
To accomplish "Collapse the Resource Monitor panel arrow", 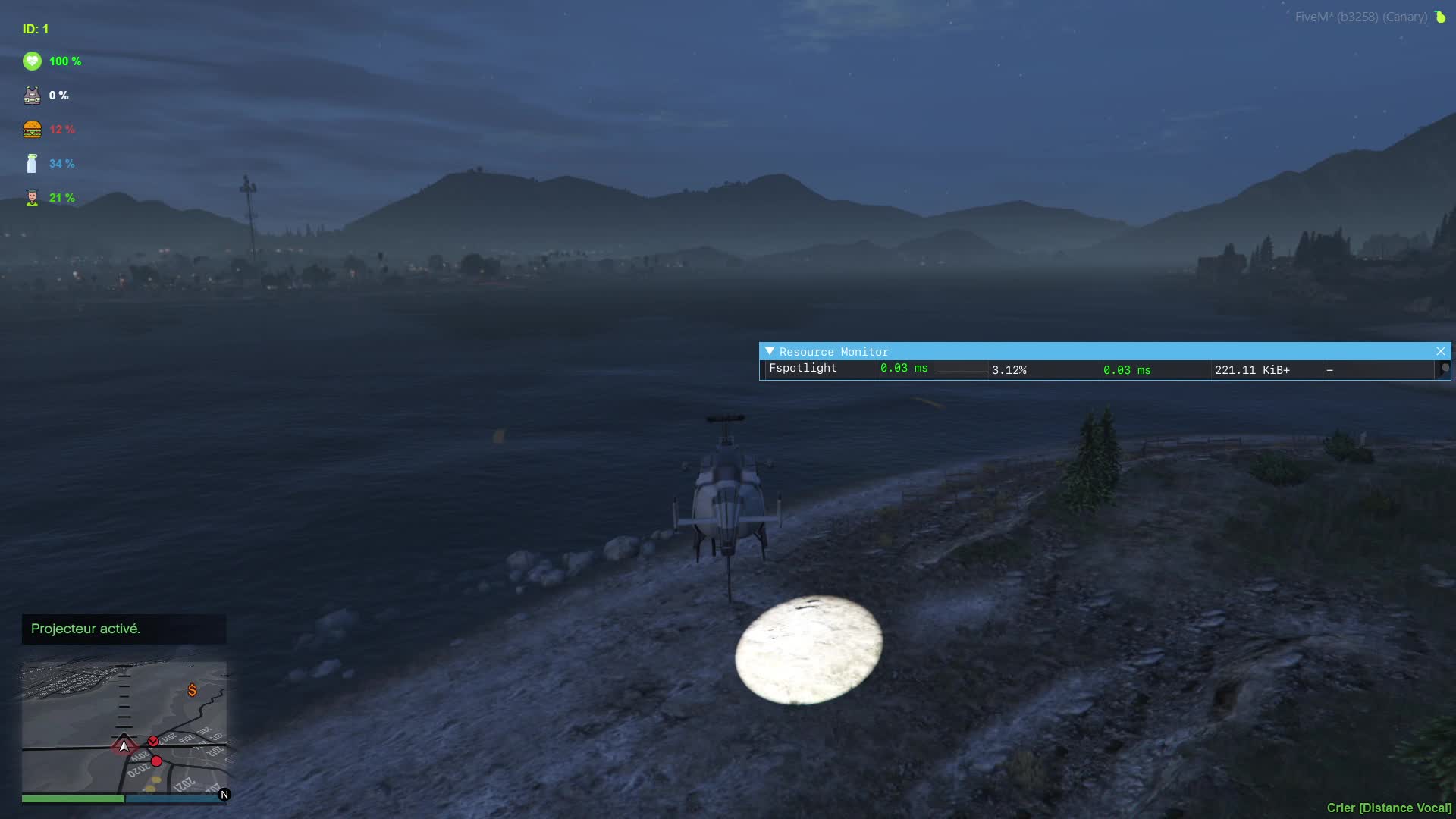I will click(x=770, y=351).
